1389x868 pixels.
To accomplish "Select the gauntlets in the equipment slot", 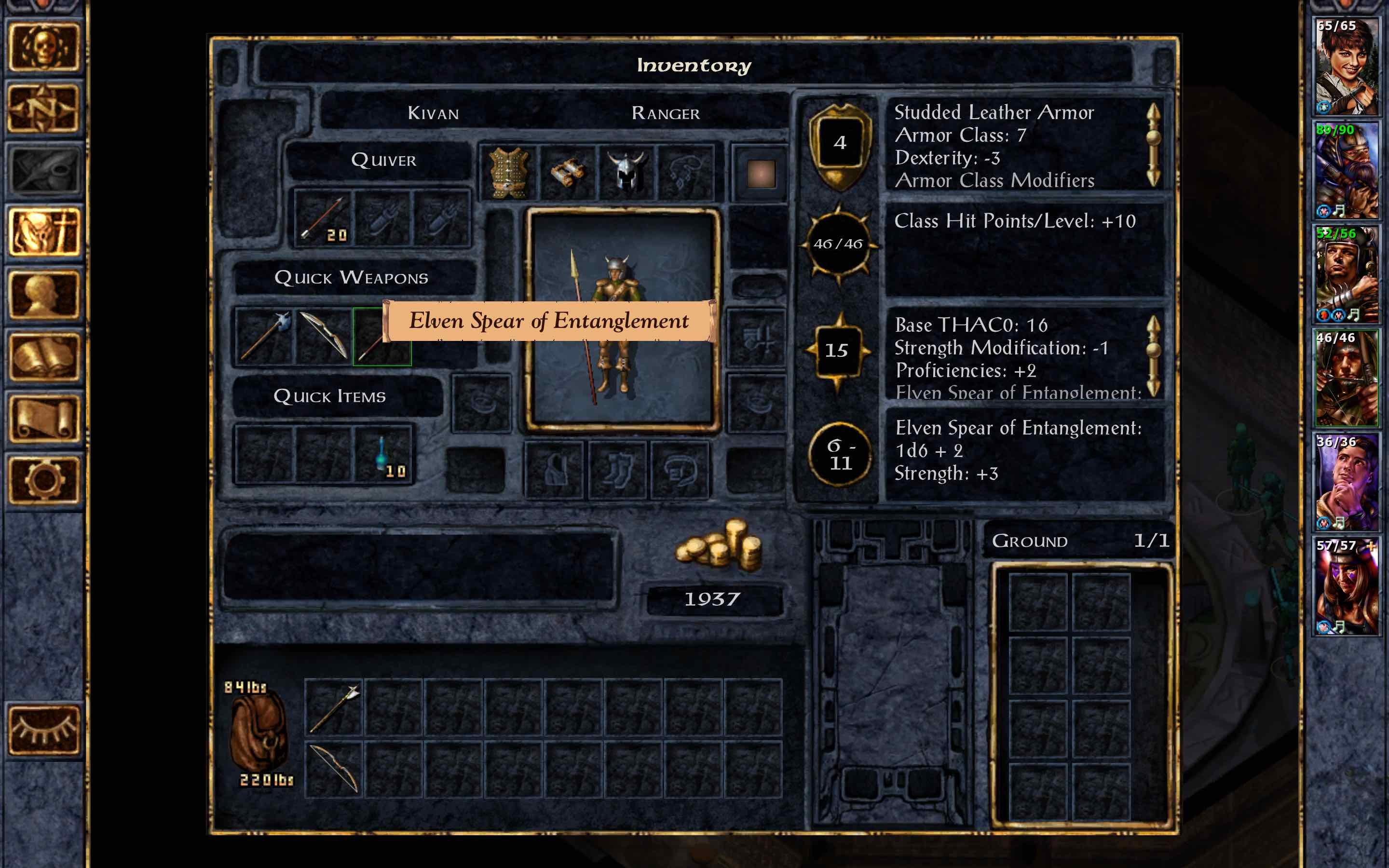I will pos(568,172).
